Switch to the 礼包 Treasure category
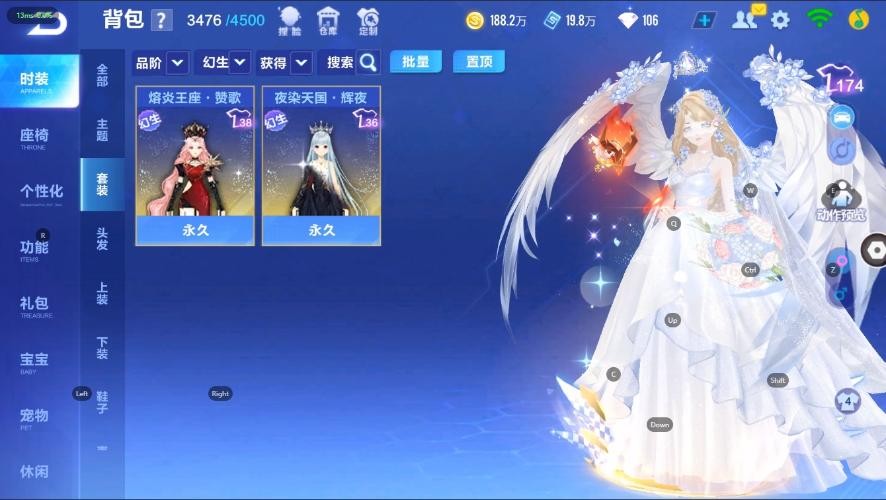The image size is (886, 500). [34, 305]
